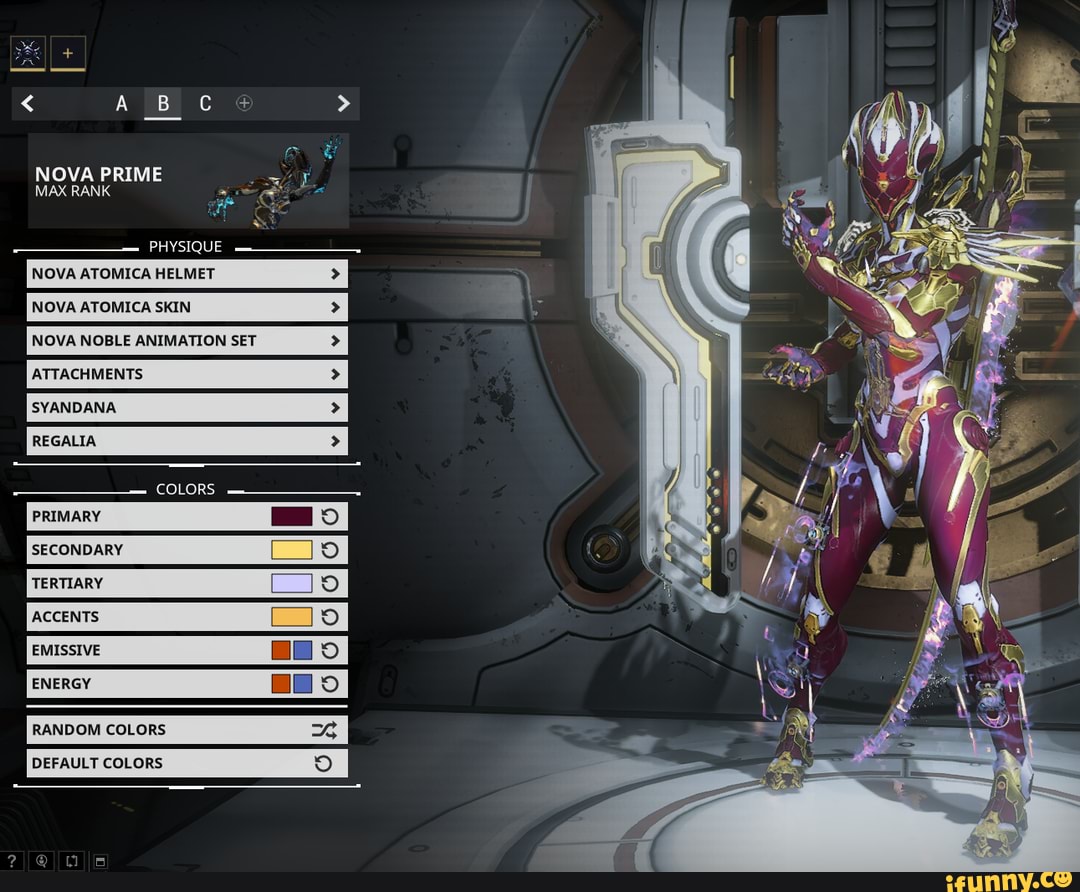Open the Attachments menu
The height and width of the screenshot is (892, 1080).
187,374
